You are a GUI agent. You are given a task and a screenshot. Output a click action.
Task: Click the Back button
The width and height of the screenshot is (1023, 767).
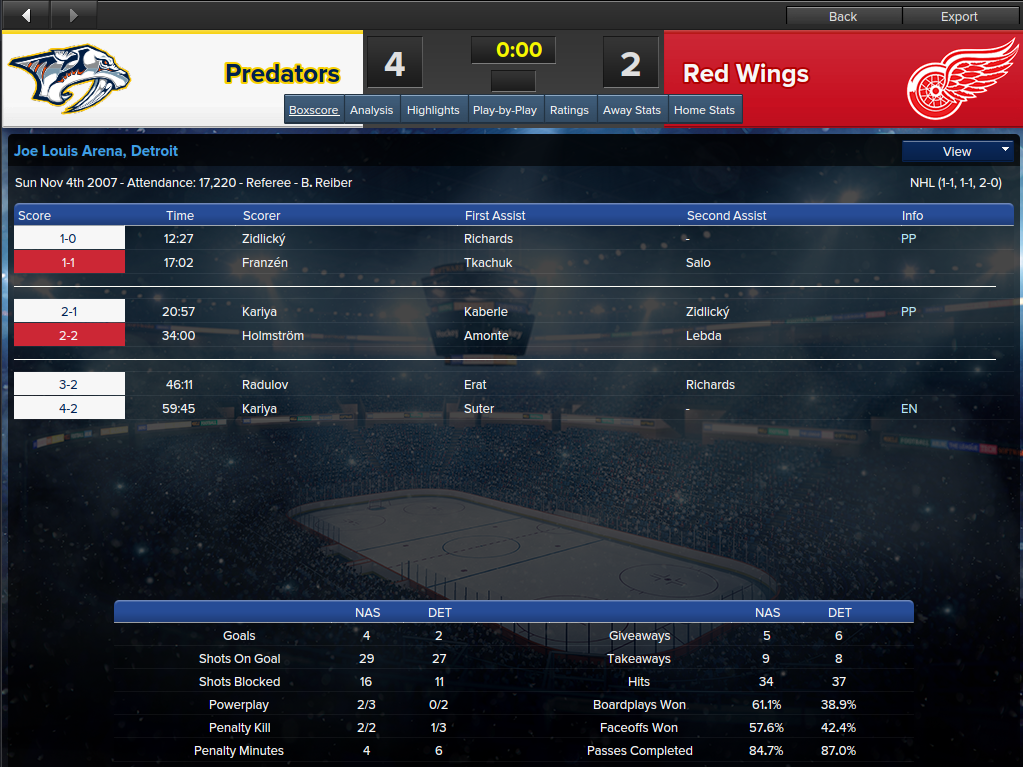[x=843, y=16]
